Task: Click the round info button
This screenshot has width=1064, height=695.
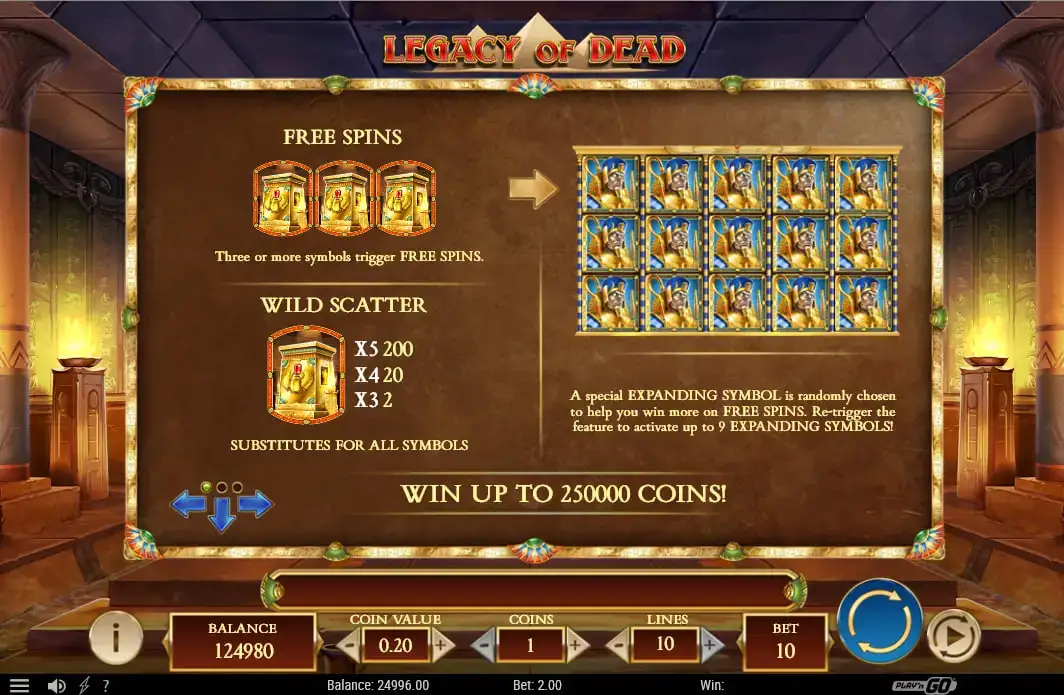Action: (x=115, y=635)
